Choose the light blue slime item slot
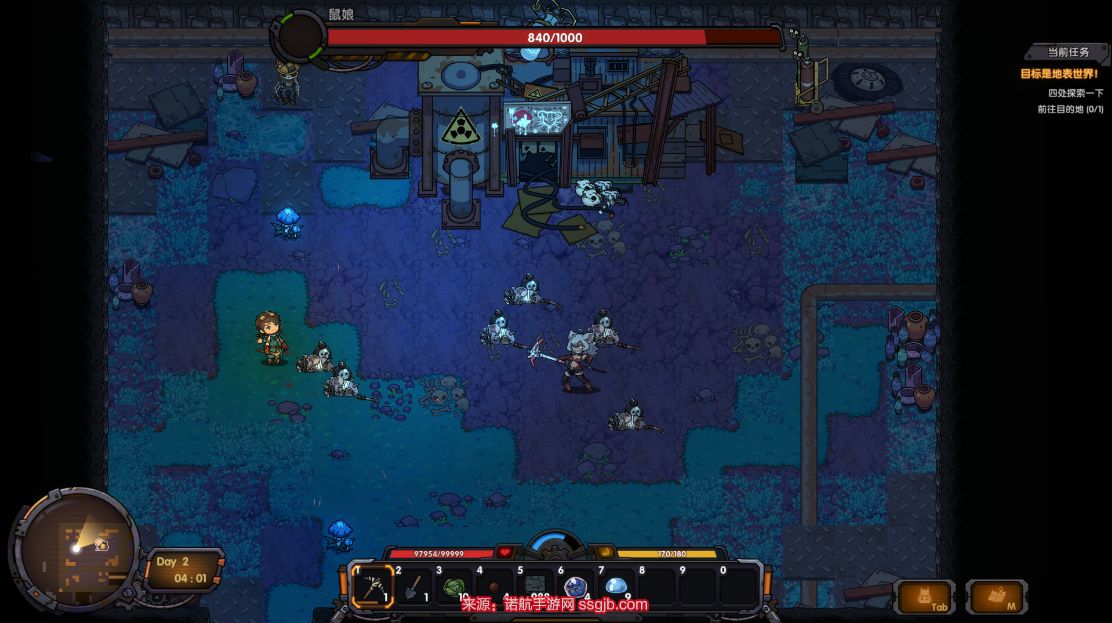This screenshot has height=623, width=1112. point(616,587)
